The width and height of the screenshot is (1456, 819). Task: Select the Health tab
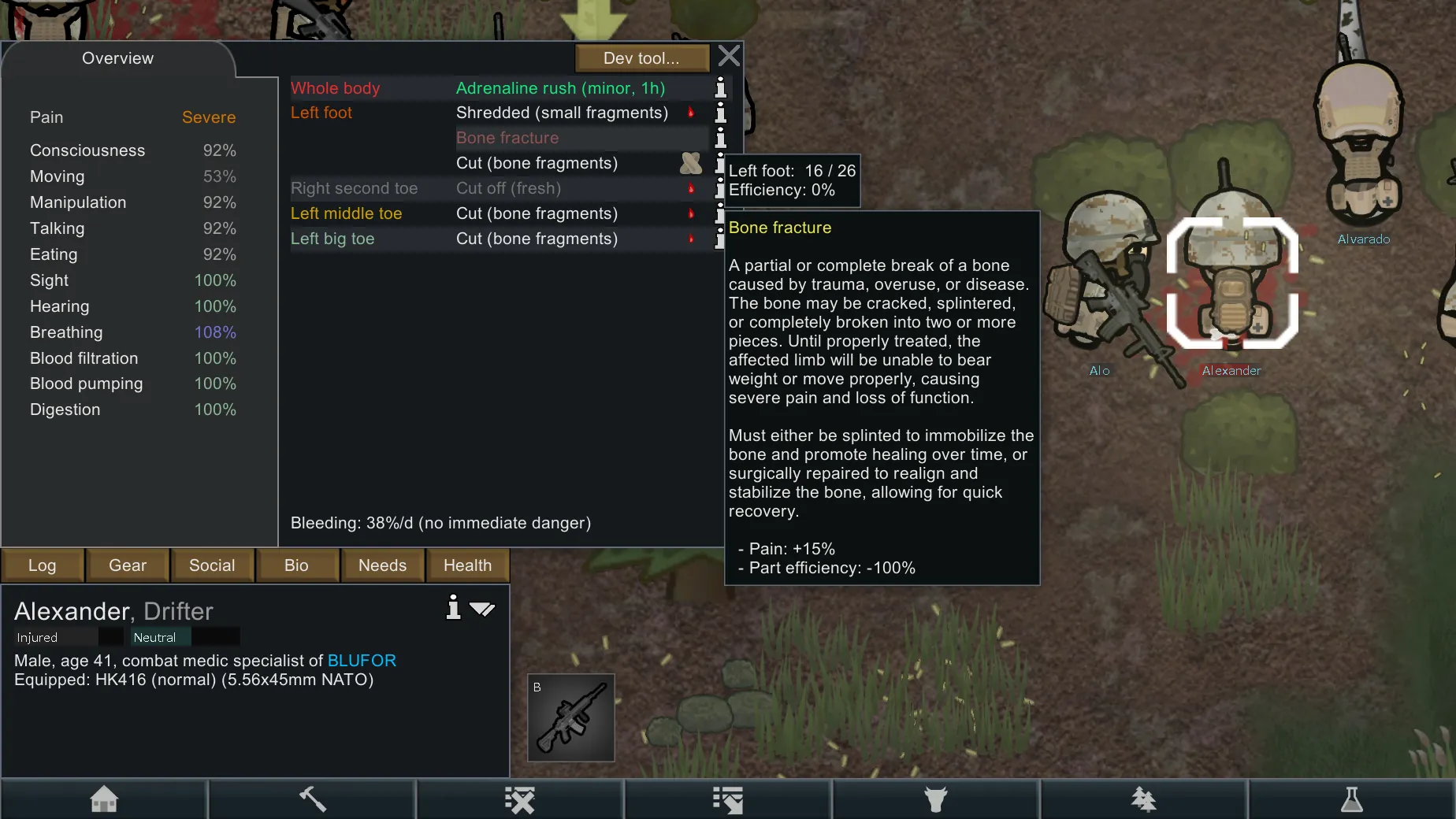click(x=467, y=565)
